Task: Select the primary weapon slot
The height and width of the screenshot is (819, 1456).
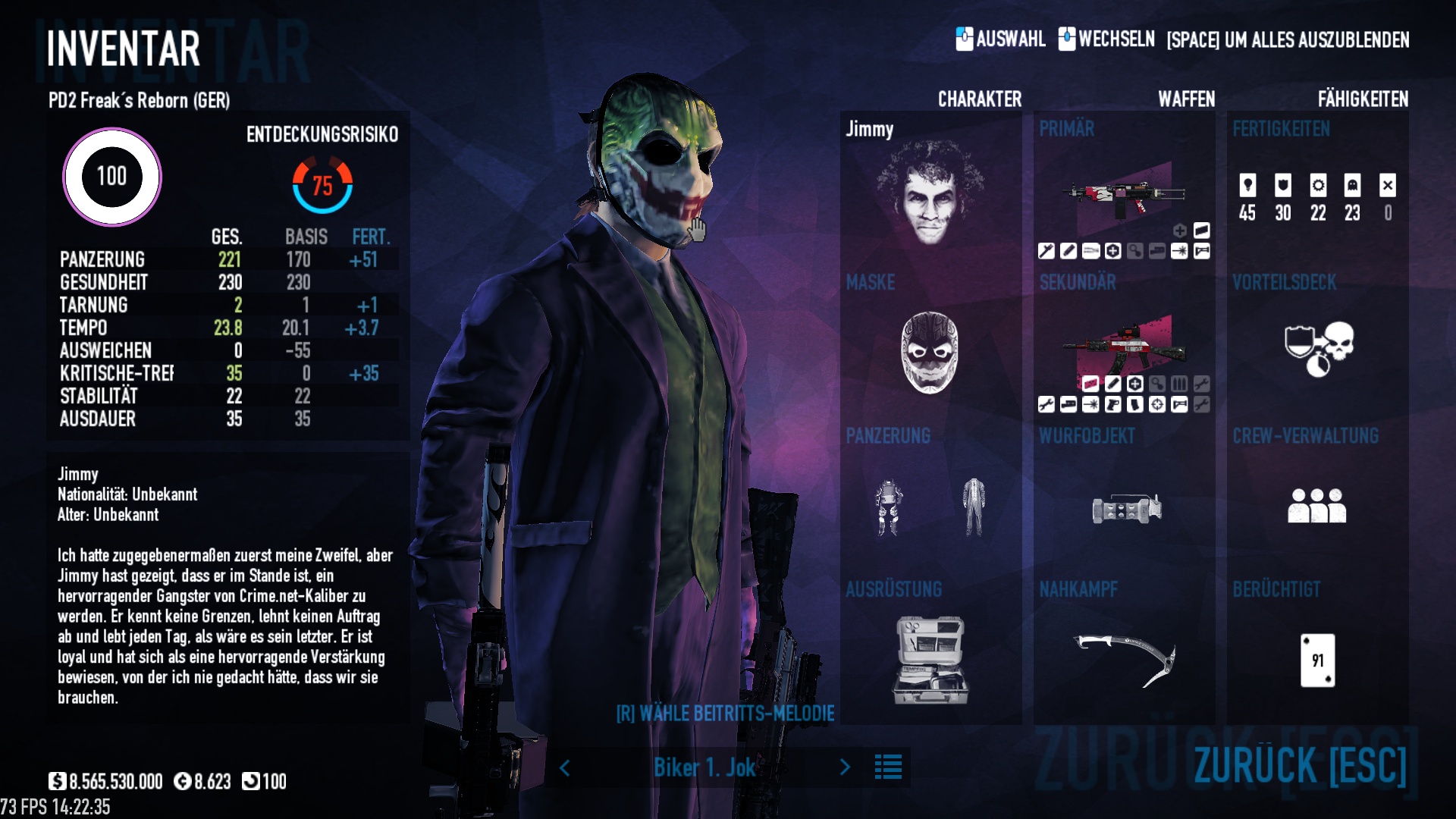Action: pos(1123,193)
